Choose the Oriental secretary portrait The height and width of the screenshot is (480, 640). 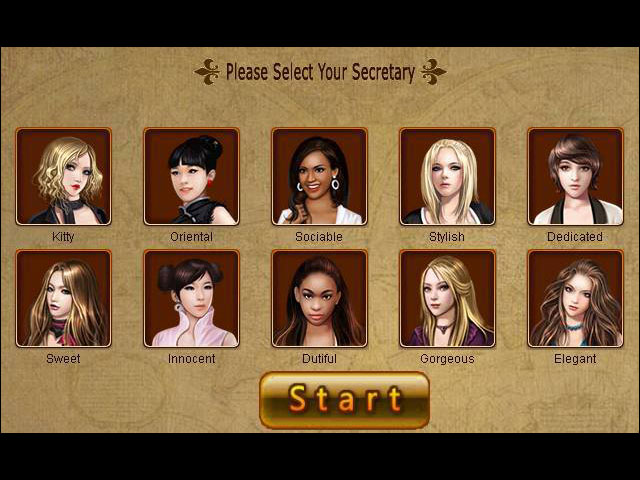click(191, 177)
